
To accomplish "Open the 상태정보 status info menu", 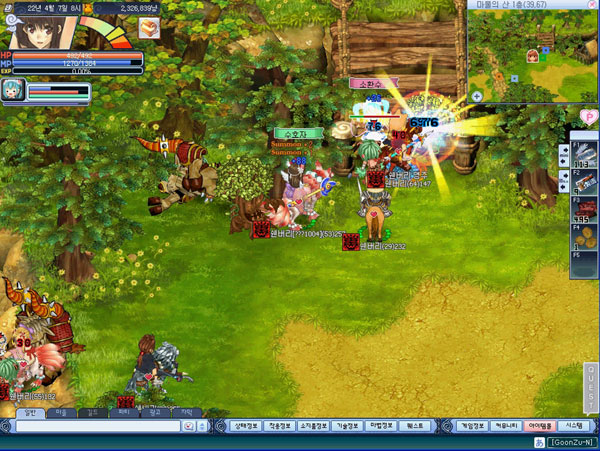I will click(x=243, y=425).
